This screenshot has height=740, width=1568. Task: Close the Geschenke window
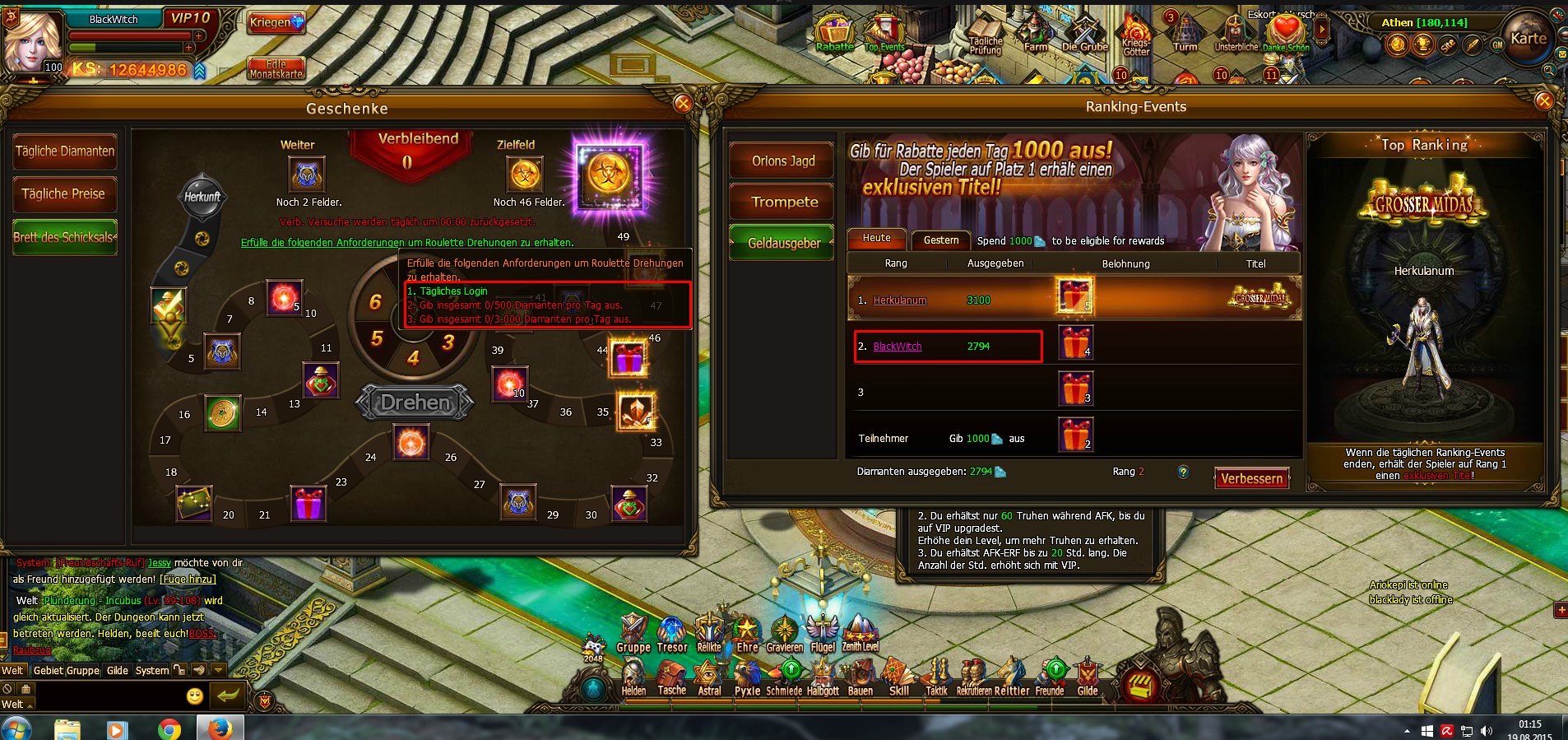pyautogui.click(x=683, y=103)
